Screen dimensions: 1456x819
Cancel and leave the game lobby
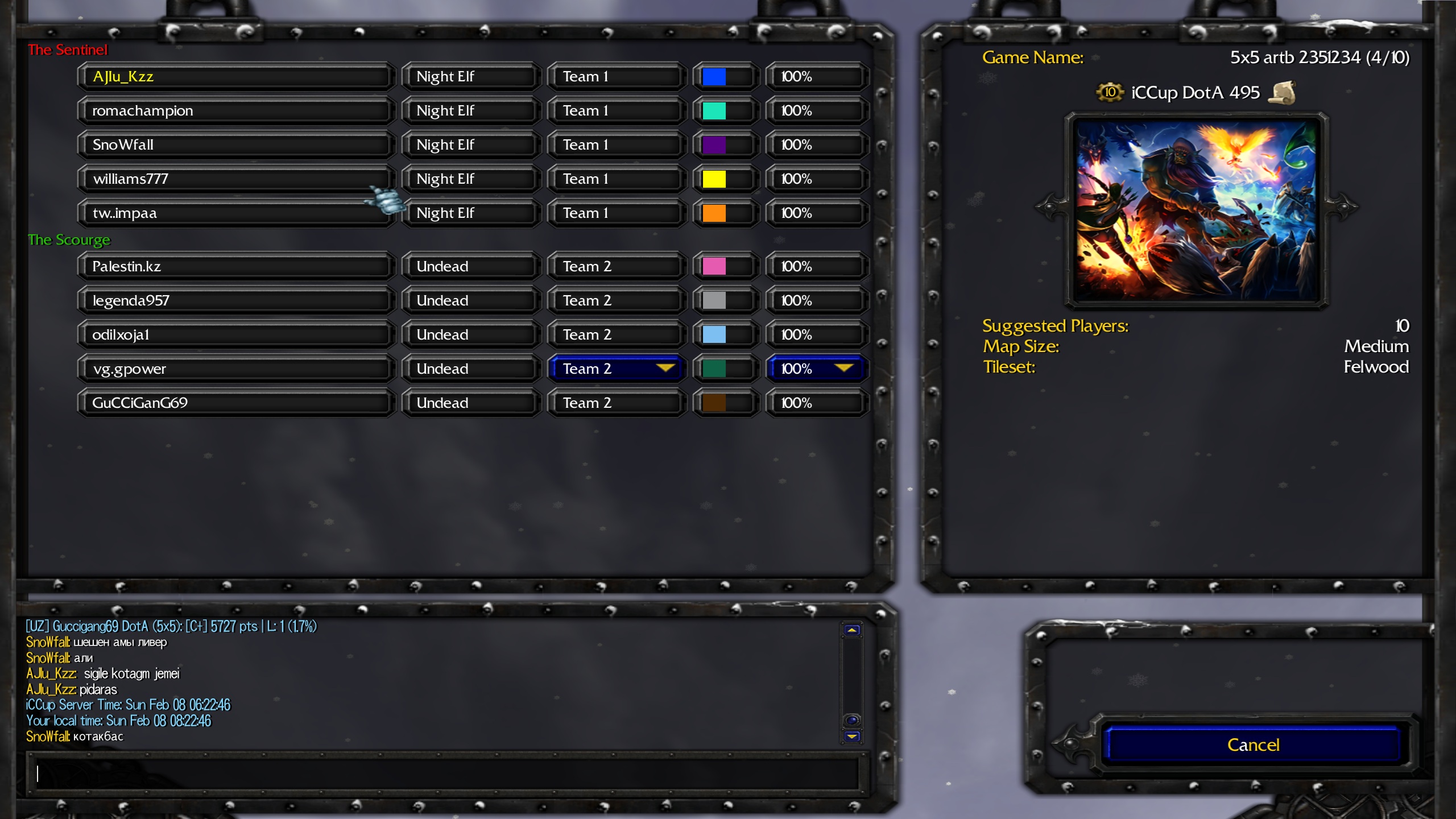click(x=1252, y=744)
